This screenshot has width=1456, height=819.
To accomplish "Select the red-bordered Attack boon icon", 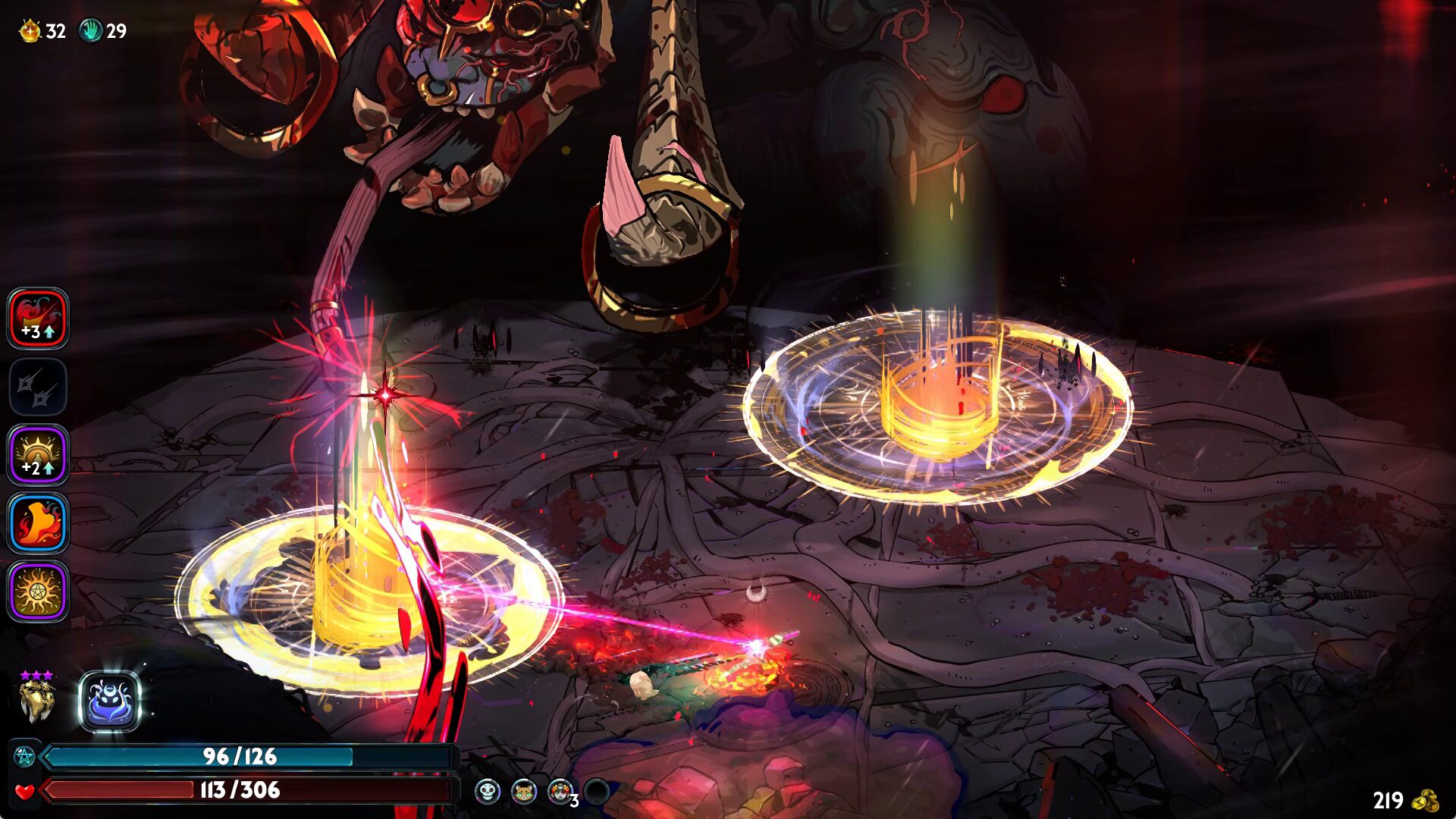I will pos(38,318).
